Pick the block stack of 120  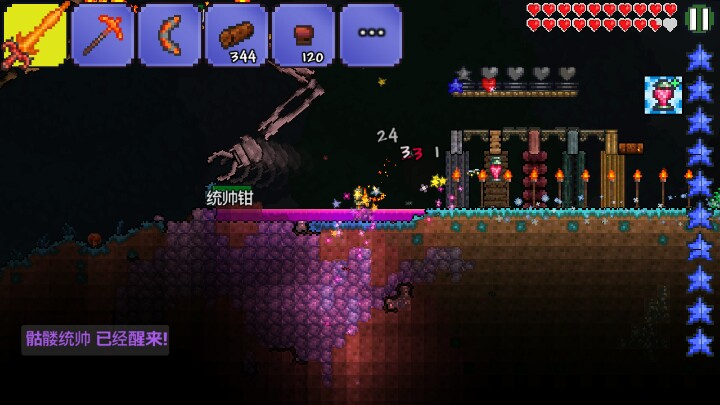tap(303, 35)
